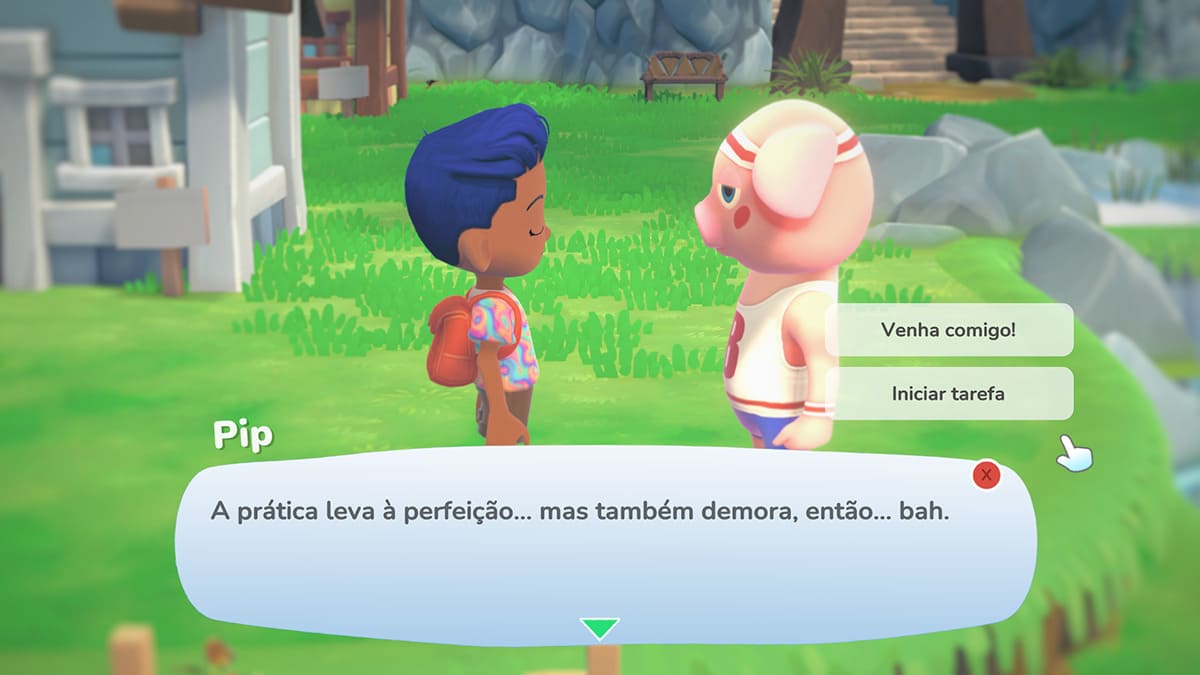Advance dialogue with the green arrow
1200x675 pixels.
click(599, 628)
